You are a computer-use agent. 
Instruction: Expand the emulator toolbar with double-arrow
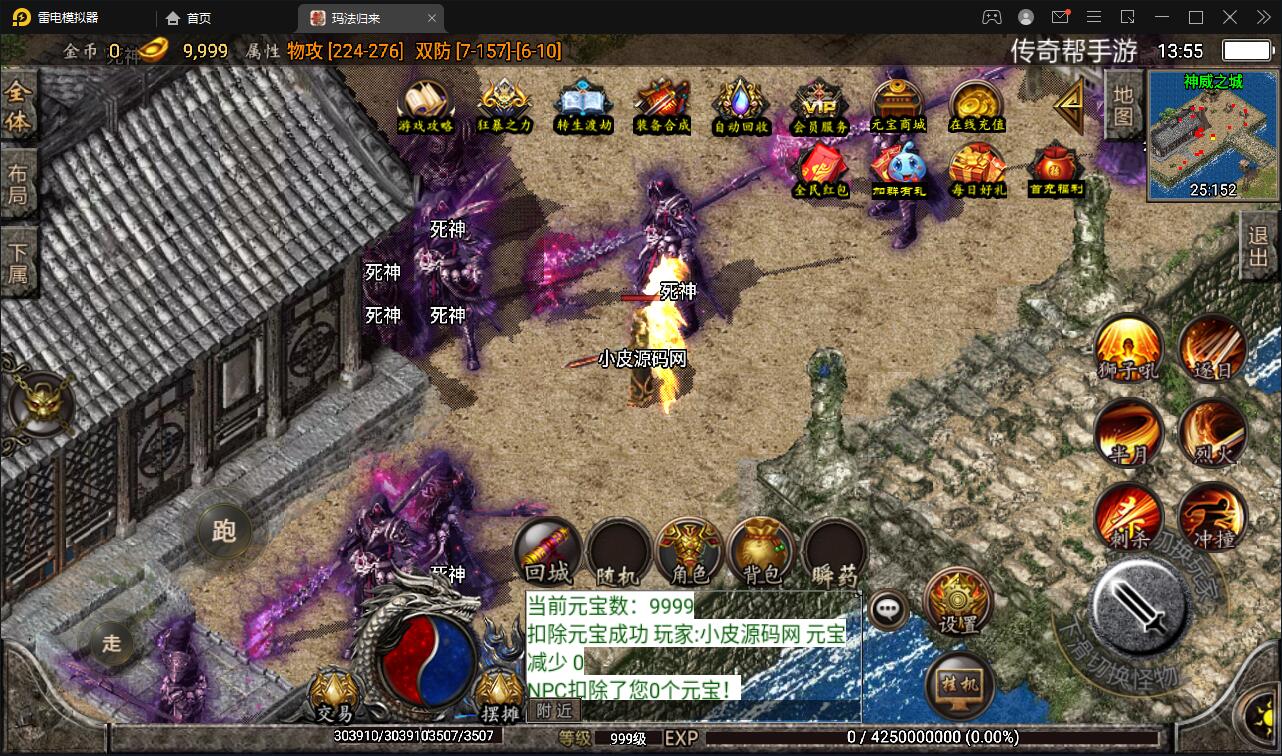click(1262, 17)
